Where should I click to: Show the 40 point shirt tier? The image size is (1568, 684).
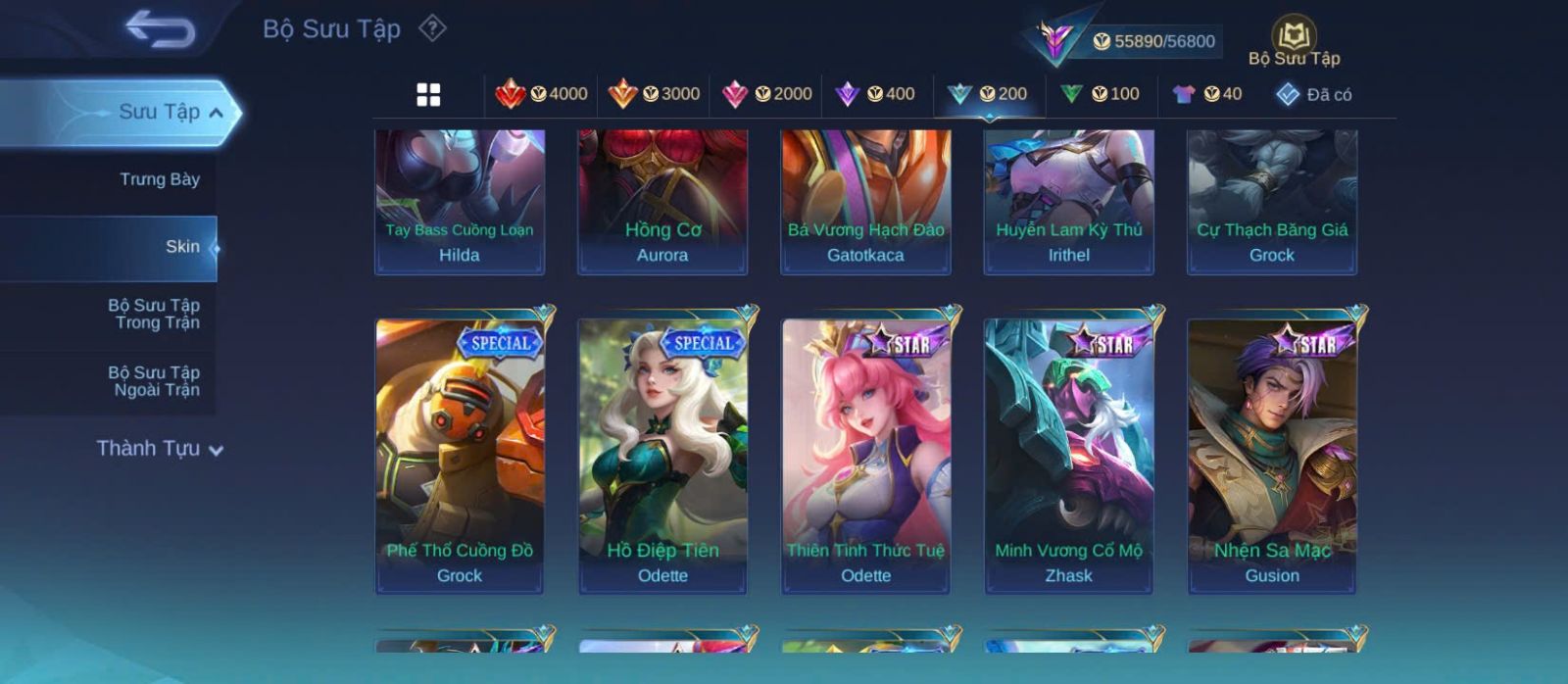1207,94
